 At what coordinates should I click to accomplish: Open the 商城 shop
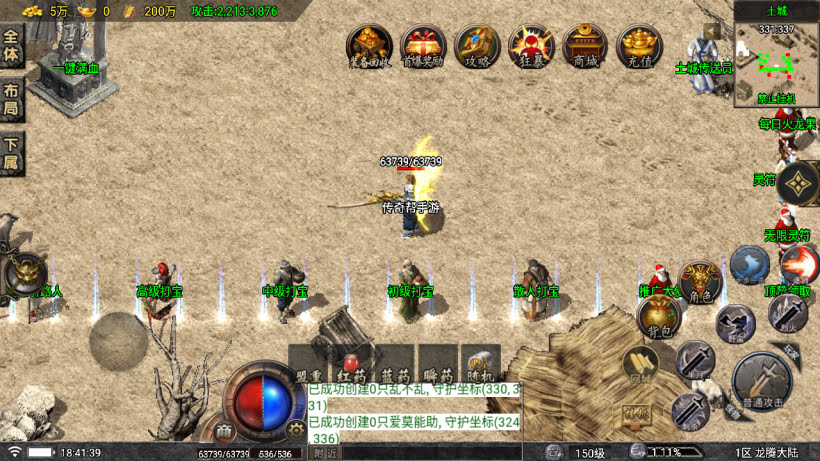tap(585, 45)
